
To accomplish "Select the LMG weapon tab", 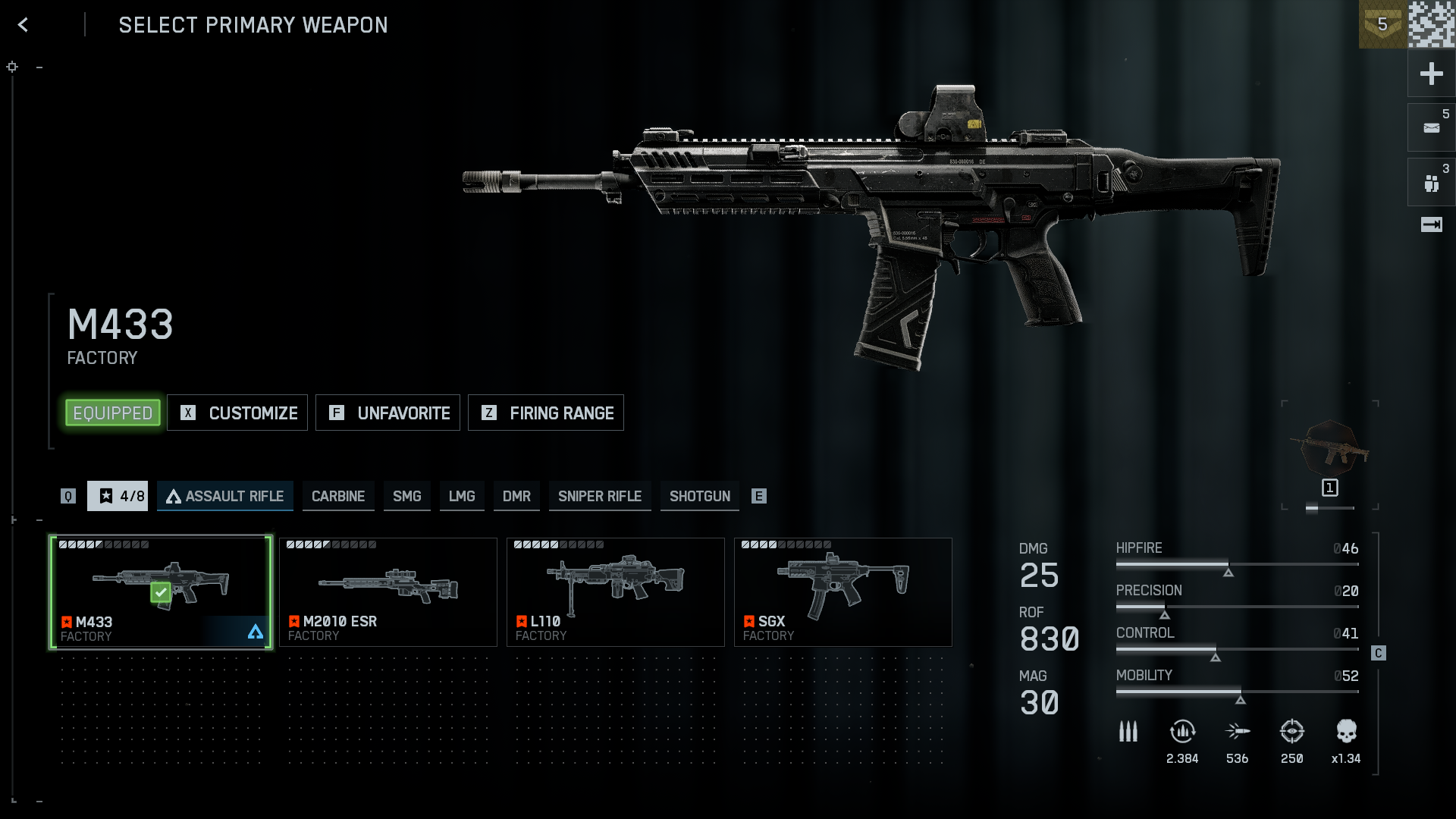I will tap(462, 496).
